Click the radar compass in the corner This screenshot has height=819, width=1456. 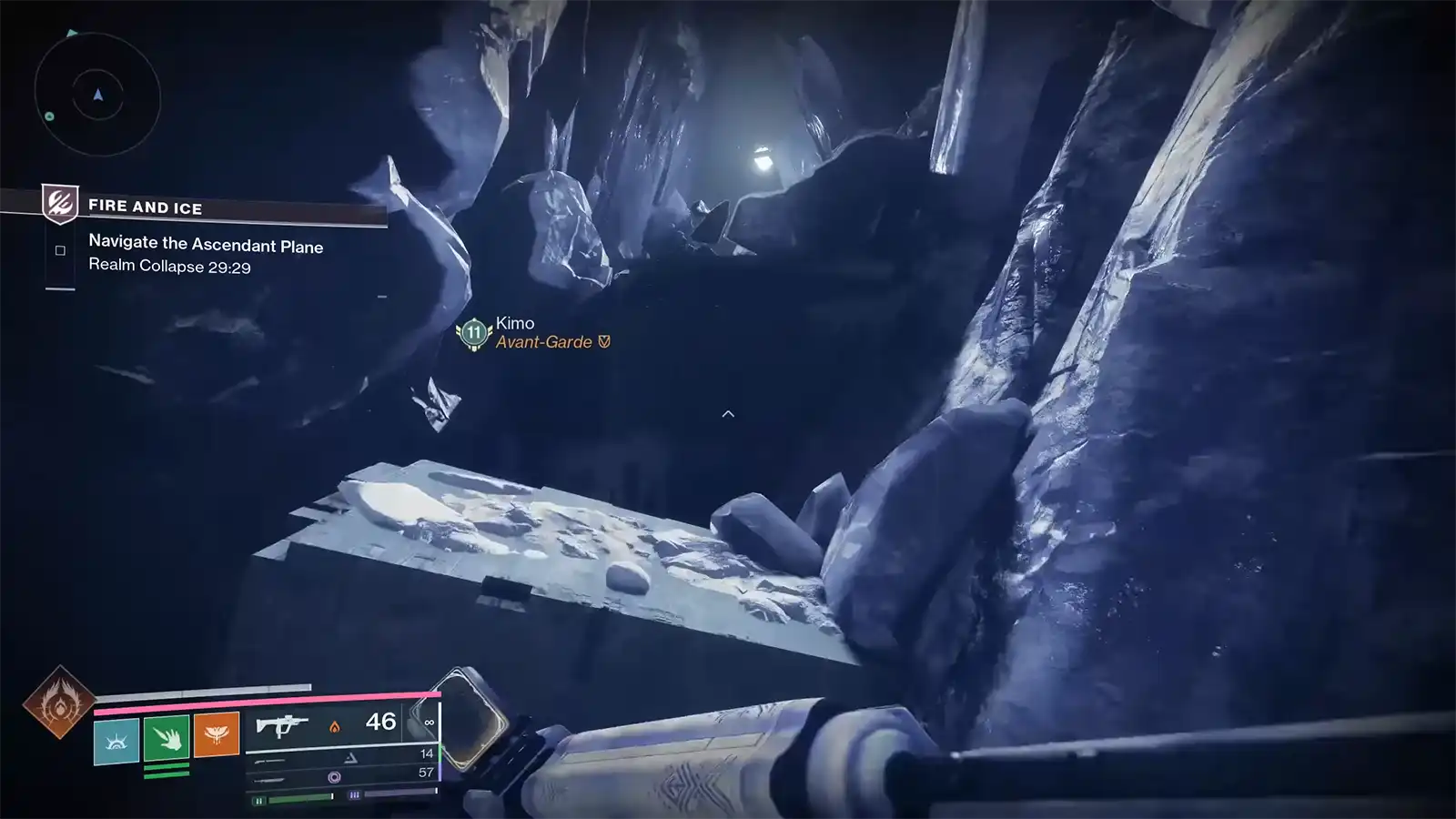click(x=96, y=96)
